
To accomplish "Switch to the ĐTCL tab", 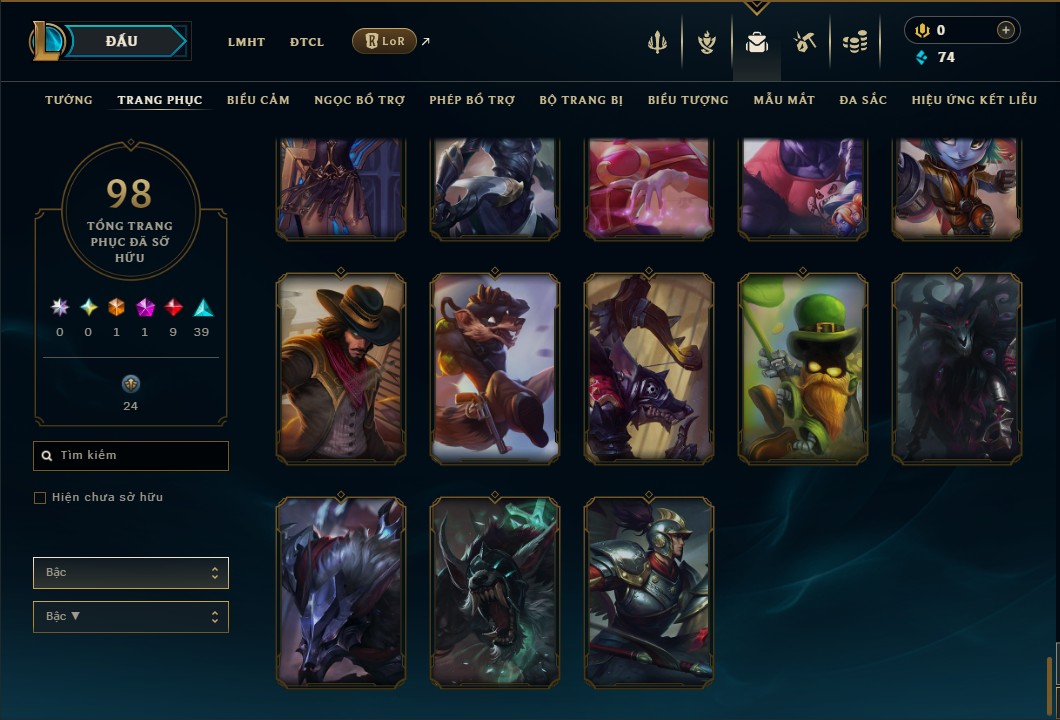I will point(307,42).
